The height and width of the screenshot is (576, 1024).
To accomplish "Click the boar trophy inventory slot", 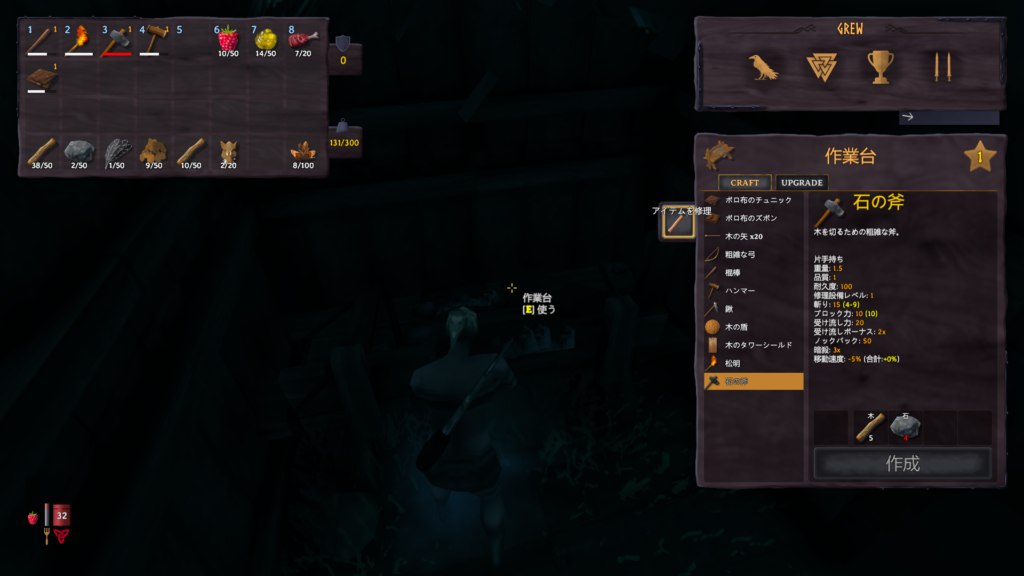I will pyautogui.click(x=228, y=152).
